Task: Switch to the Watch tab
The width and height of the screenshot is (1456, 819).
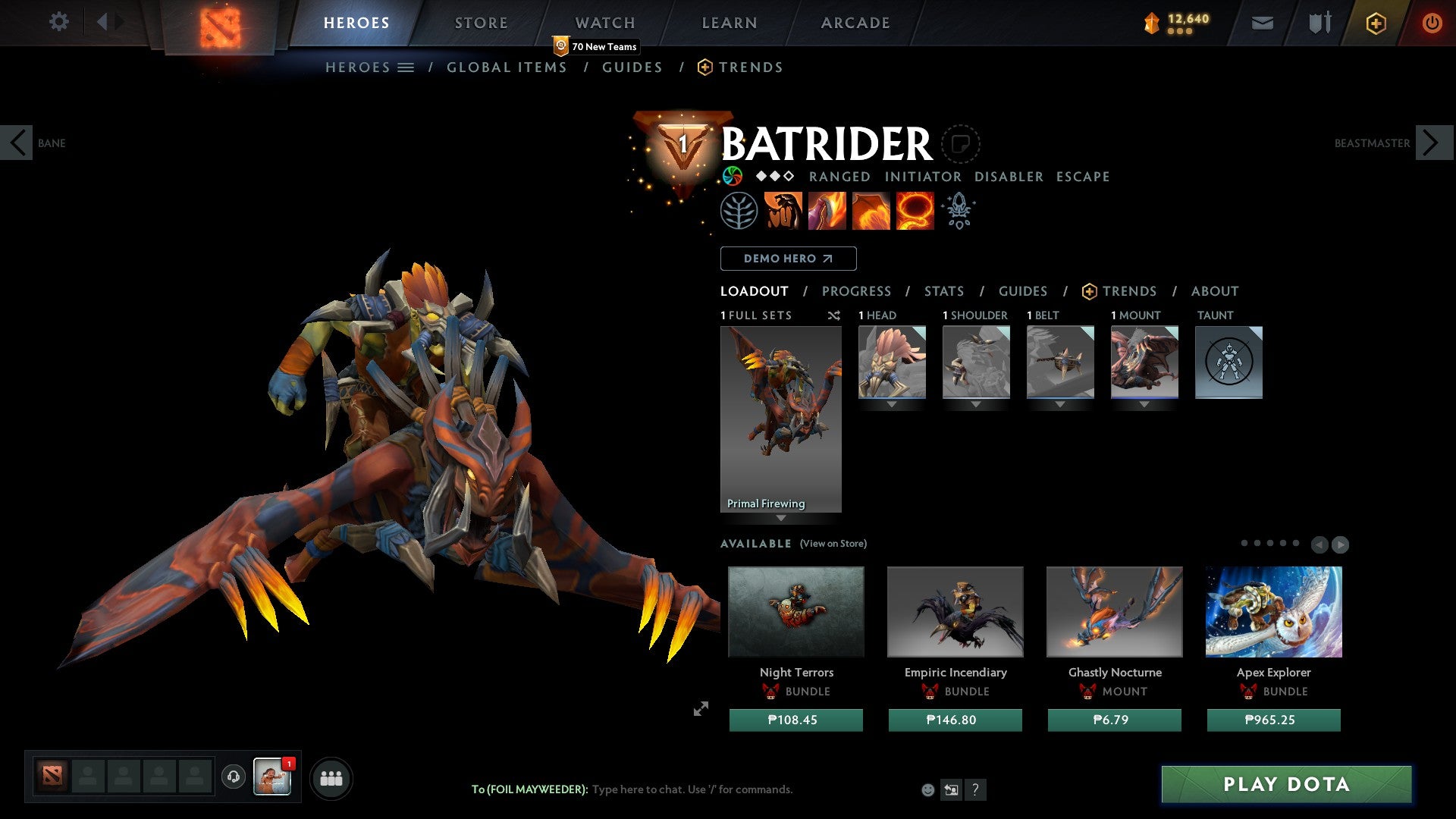Action: click(605, 23)
